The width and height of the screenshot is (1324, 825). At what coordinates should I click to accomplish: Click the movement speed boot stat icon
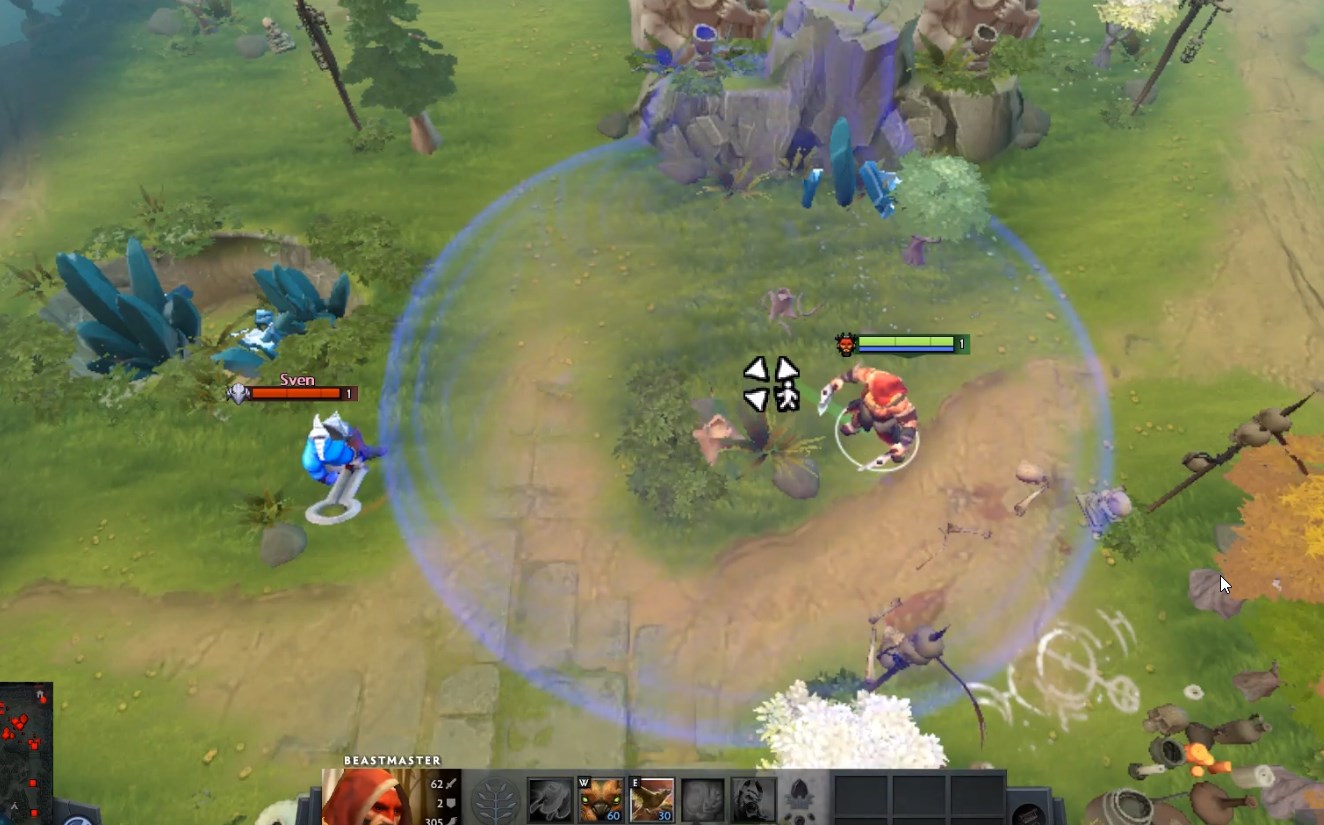[450, 820]
